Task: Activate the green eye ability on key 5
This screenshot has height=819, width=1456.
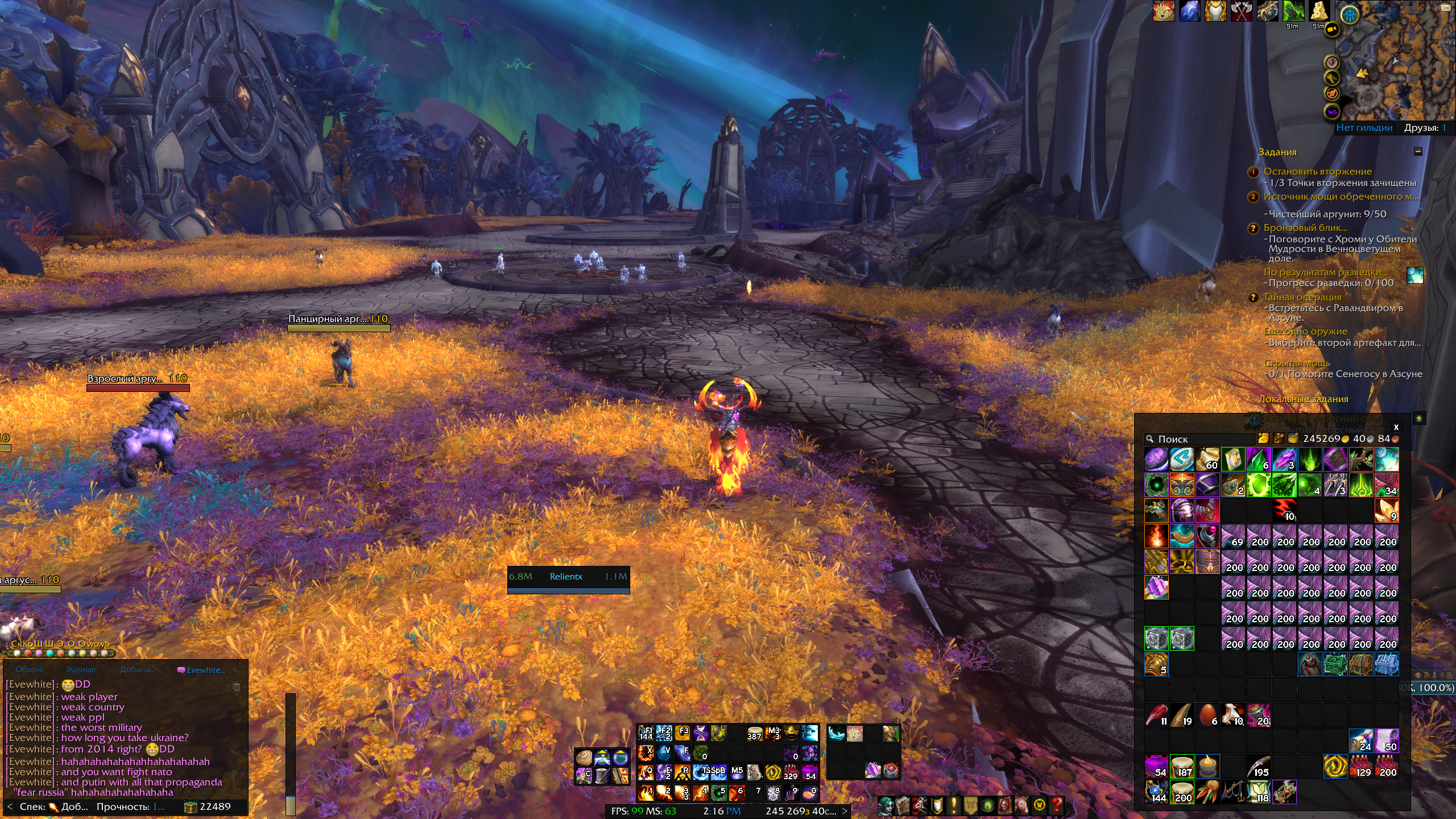Action: tap(718, 792)
